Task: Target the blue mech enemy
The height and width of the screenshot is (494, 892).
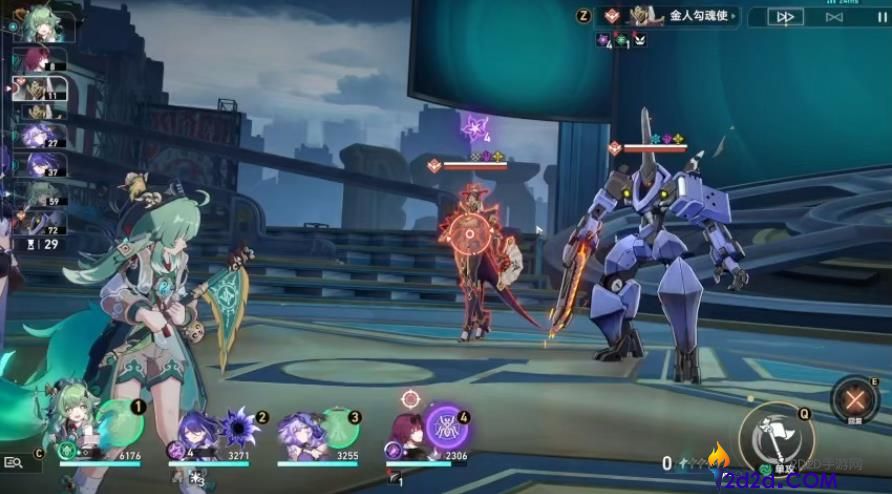Action: [660, 260]
